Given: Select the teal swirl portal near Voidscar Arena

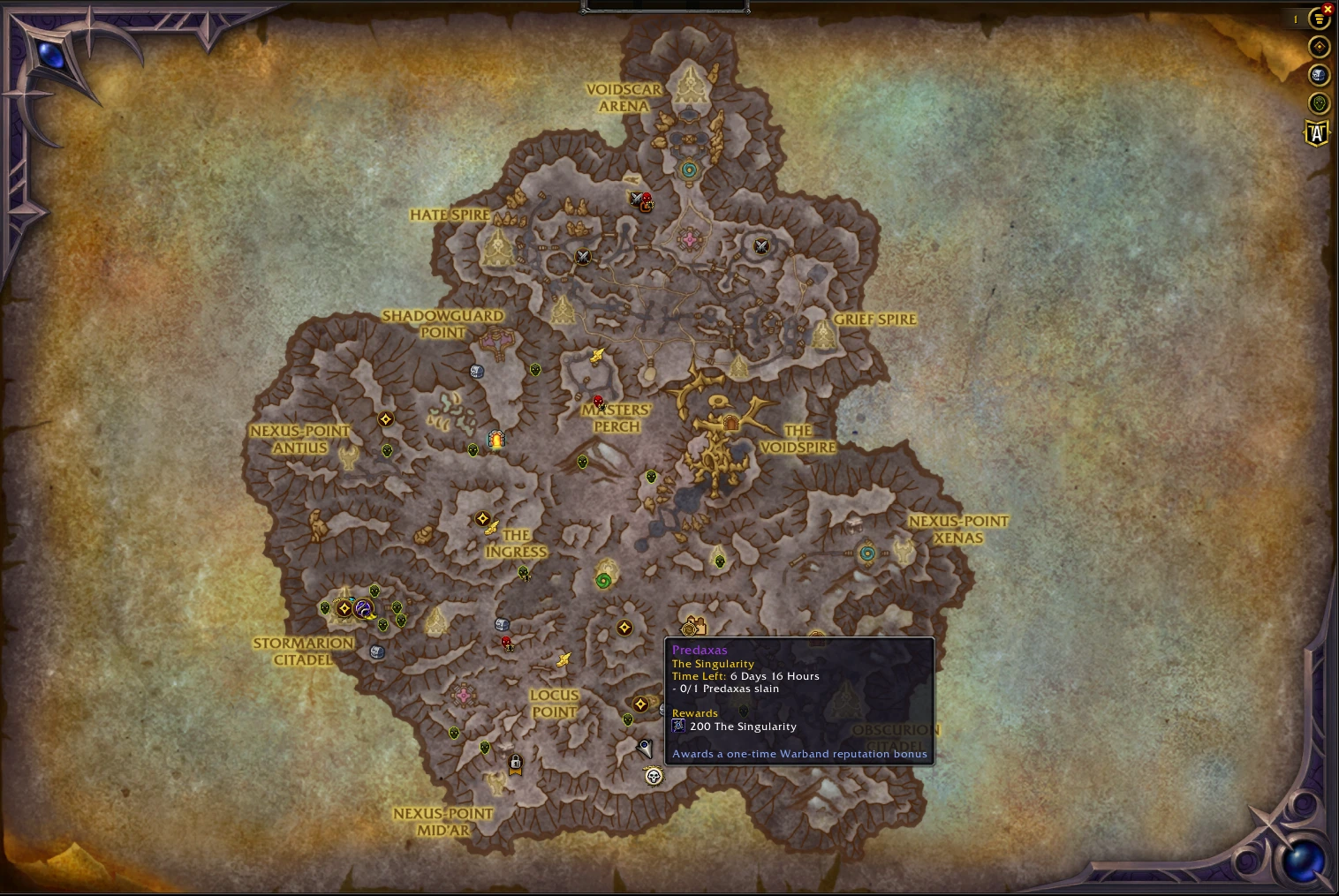Looking at the screenshot, I should [689, 169].
